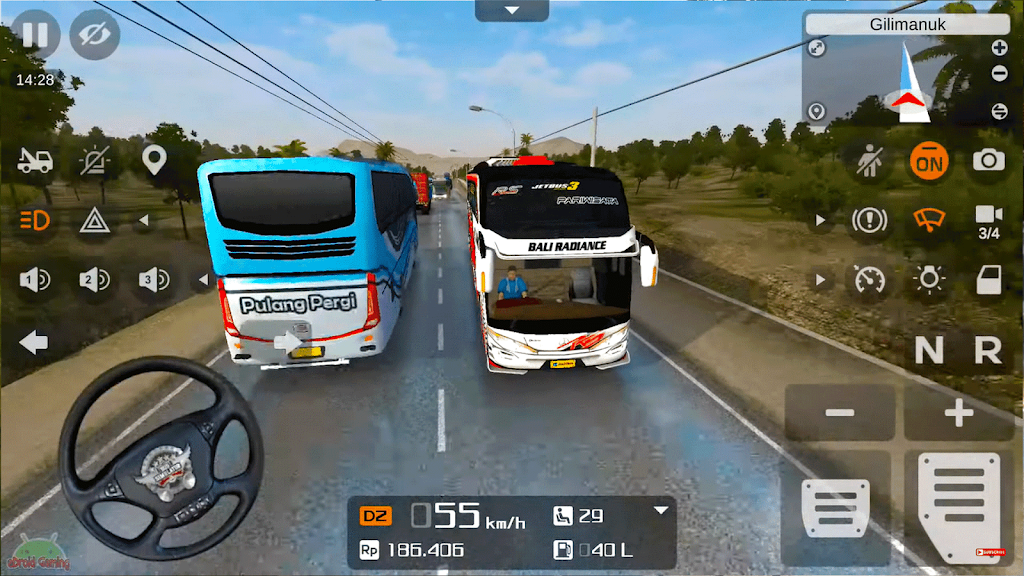Toggle the orange headlights icon

point(35,220)
